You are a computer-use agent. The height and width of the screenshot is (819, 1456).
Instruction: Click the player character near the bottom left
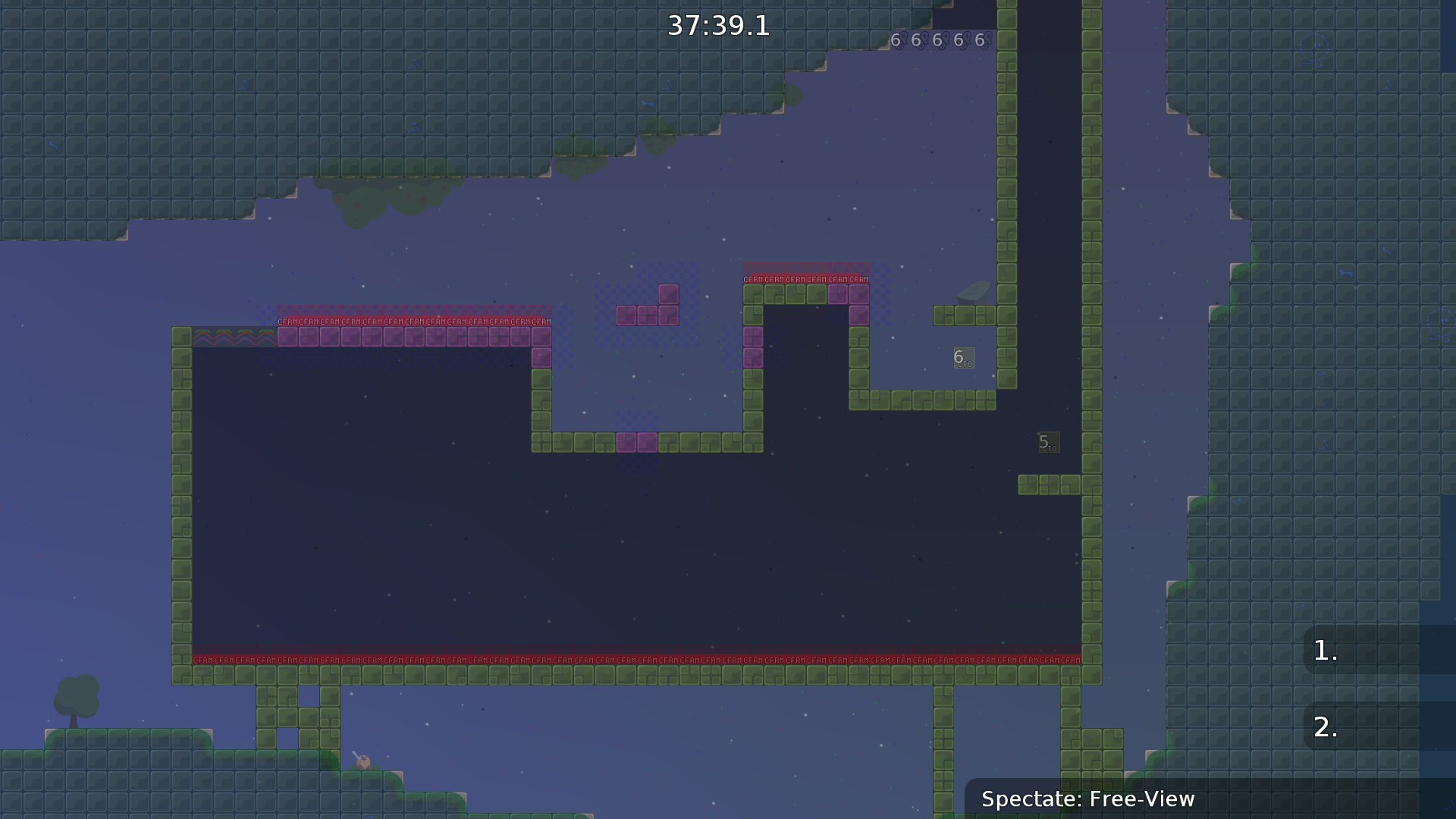click(x=364, y=761)
